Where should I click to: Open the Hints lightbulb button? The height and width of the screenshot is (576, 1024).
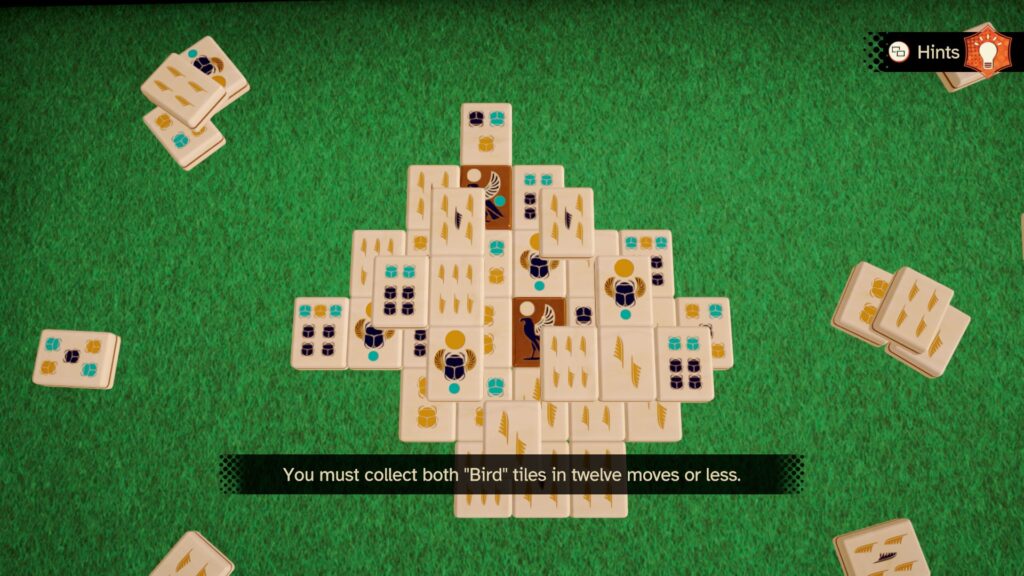click(x=987, y=51)
